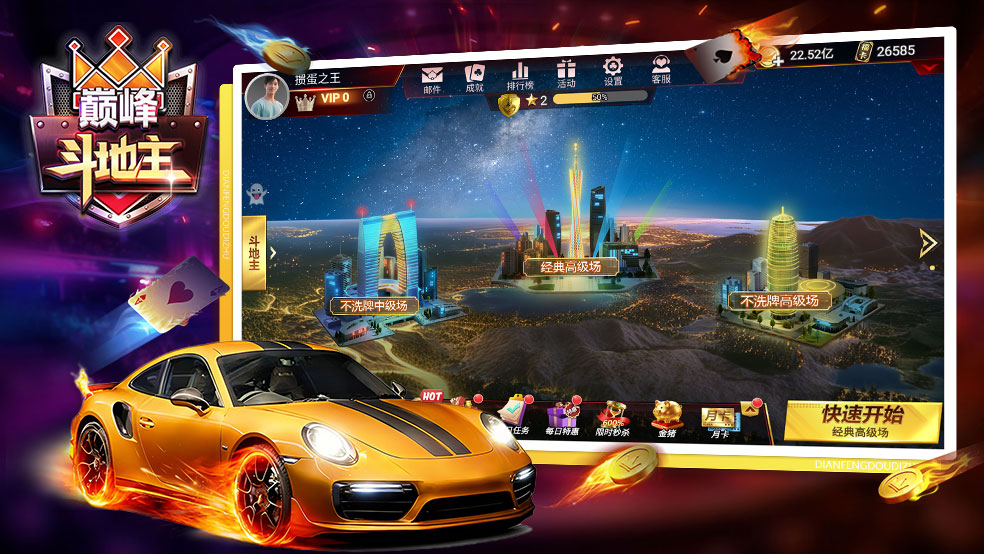Image resolution: width=984 pixels, height=554 pixels.
Task: Switch to the 斗地主 side tab
Action: tap(254, 252)
